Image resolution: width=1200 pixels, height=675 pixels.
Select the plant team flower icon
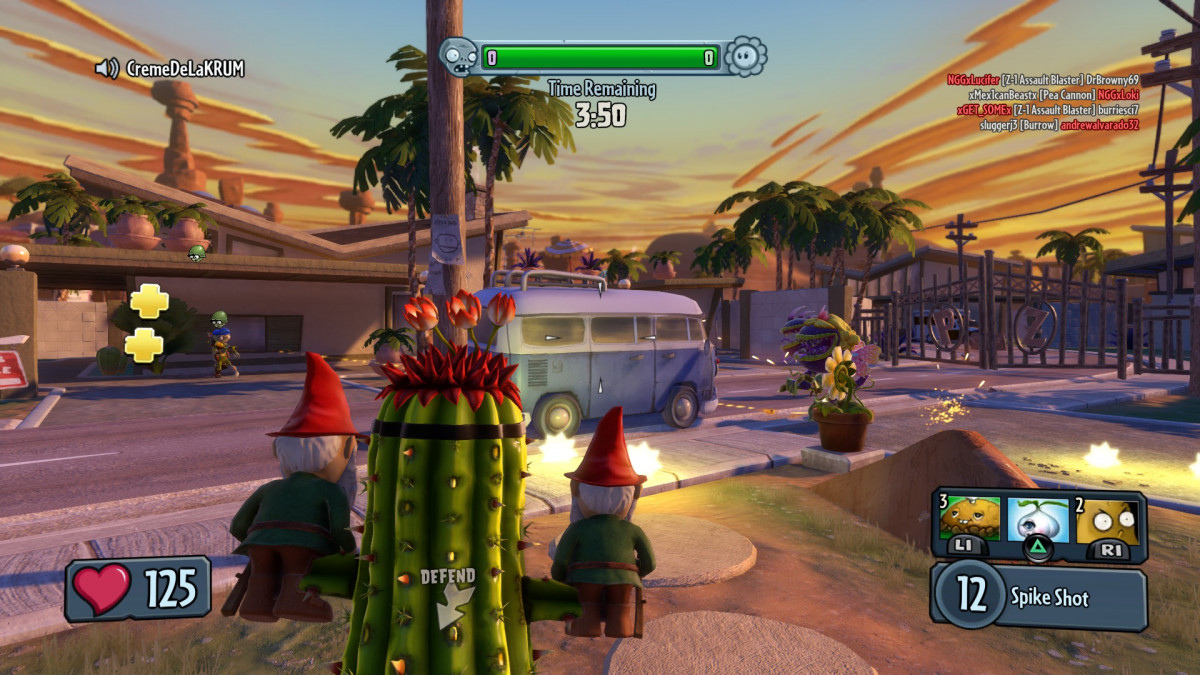tap(745, 57)
